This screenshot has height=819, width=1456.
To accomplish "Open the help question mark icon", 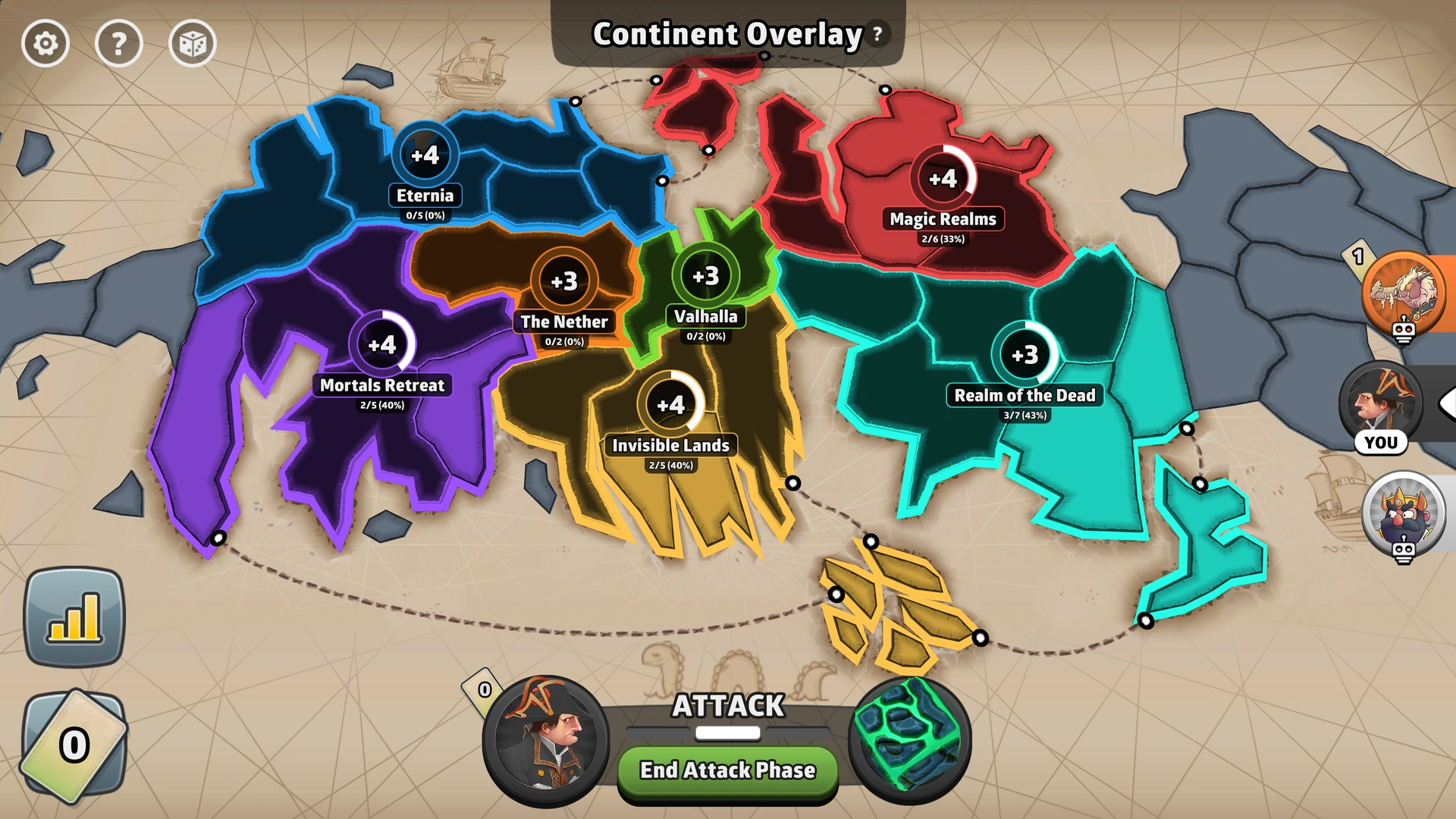I will 119,43.
